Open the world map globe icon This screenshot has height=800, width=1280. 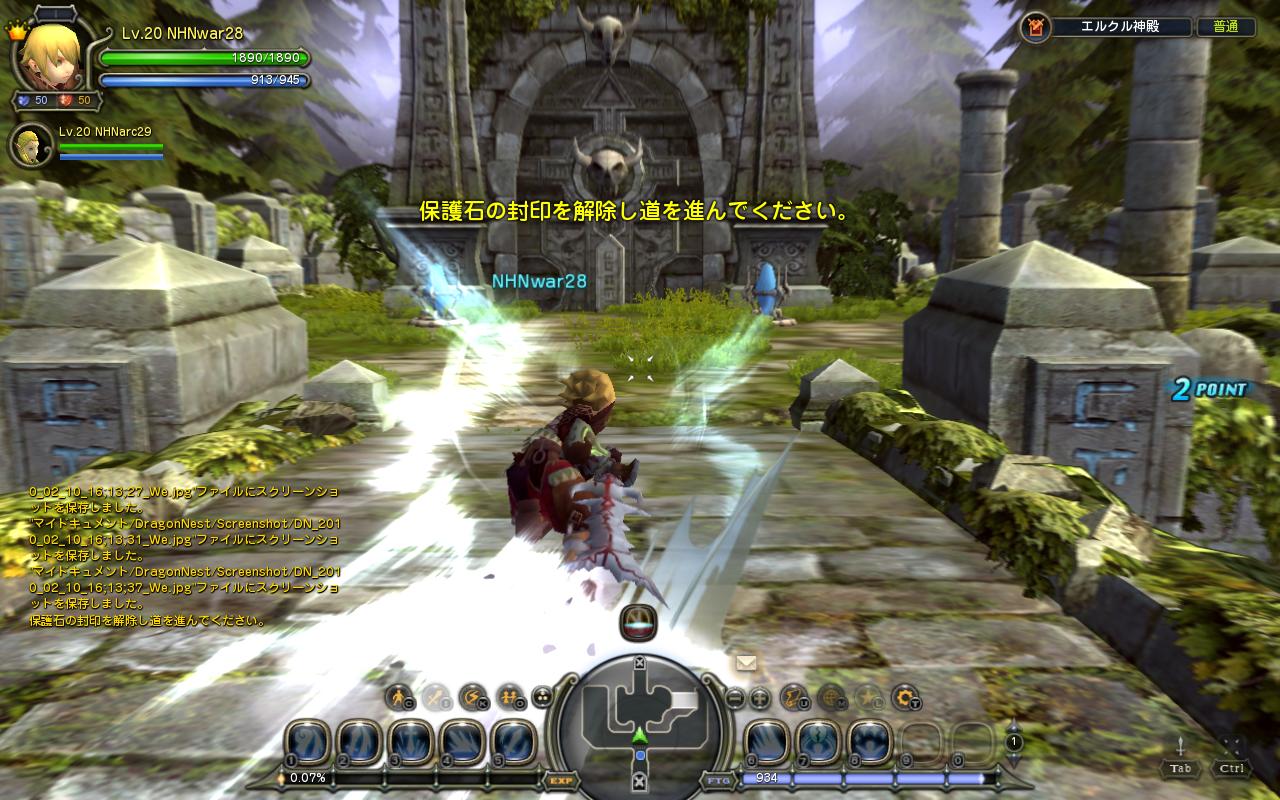tap(831, 697)
